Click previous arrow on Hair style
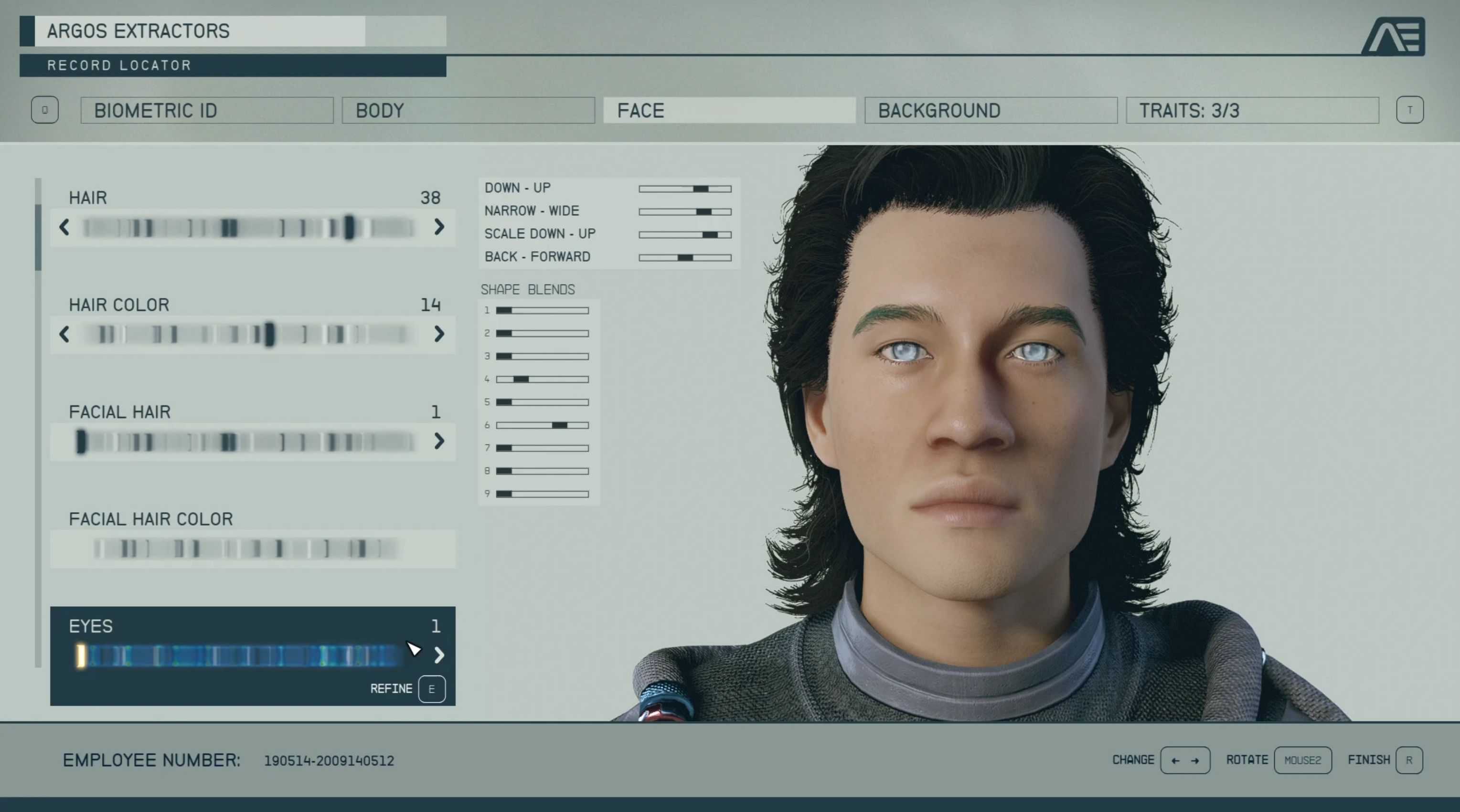Image resolution: width=1460 pixels, height=812 pixels. tap(64, 227)
